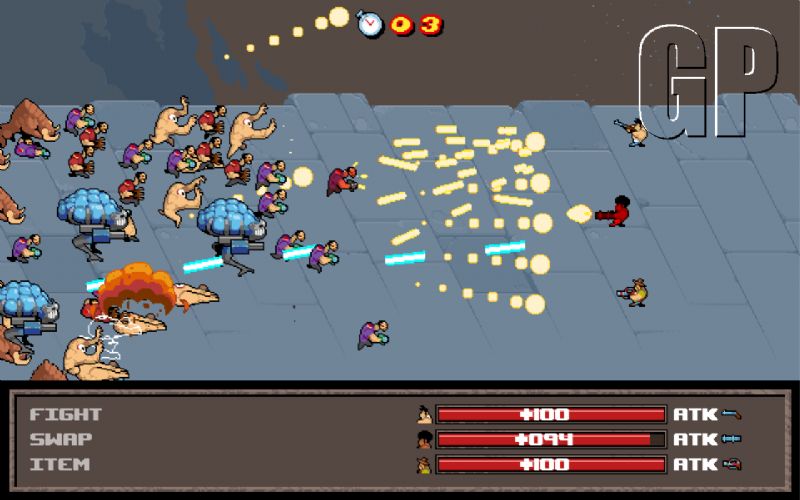
Task: Select the shirtless party member portrait
Action: coord(425,414)
